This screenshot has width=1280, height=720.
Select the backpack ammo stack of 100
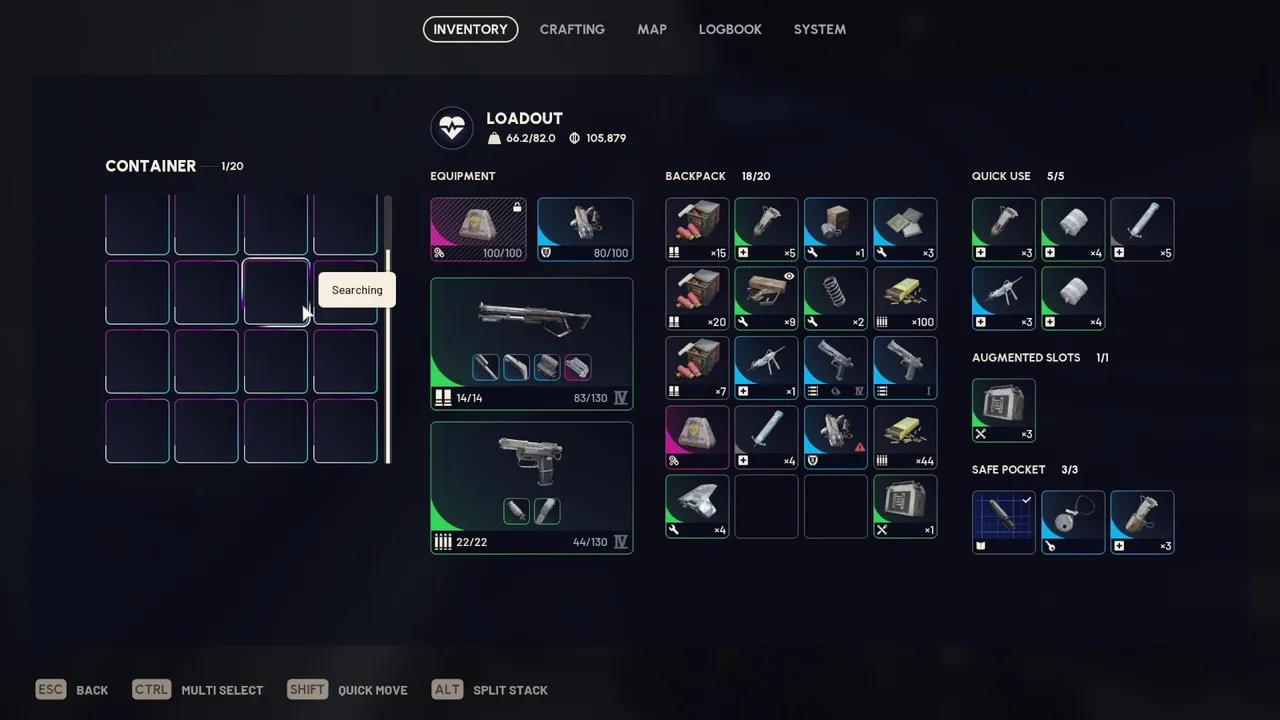coord(905,298)
